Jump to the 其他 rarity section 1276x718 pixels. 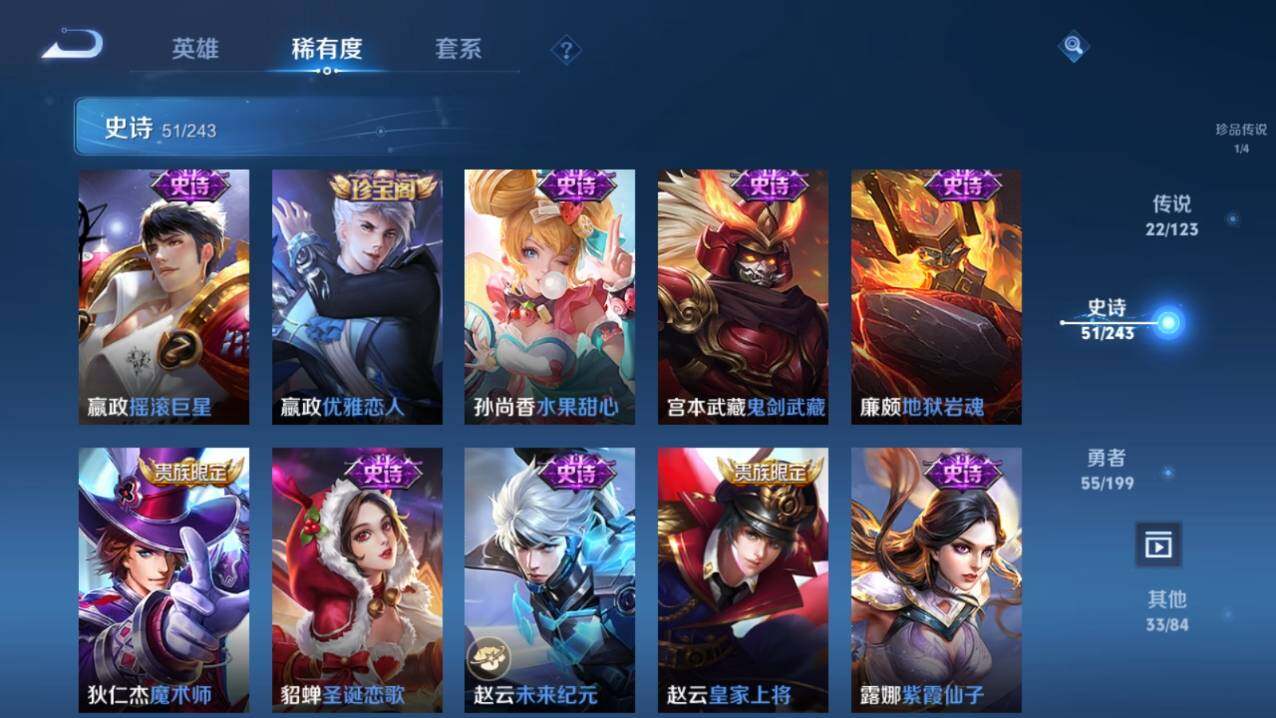[1167, 610]
